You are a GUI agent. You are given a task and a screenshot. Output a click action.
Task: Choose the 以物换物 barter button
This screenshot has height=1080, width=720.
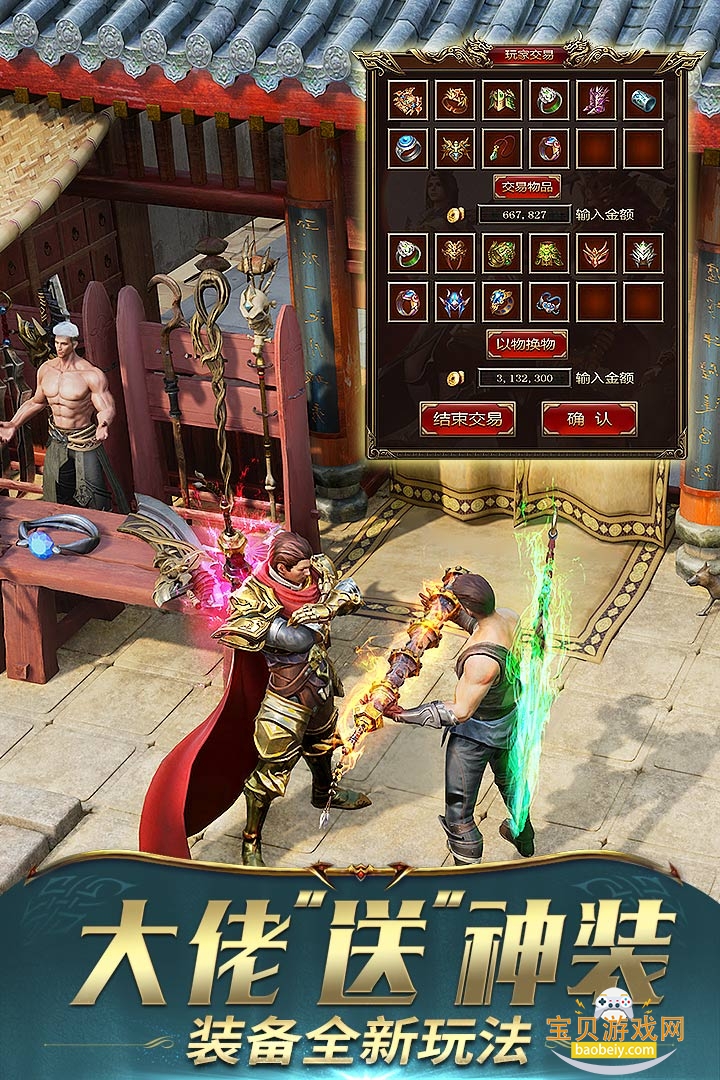[526, 344]
